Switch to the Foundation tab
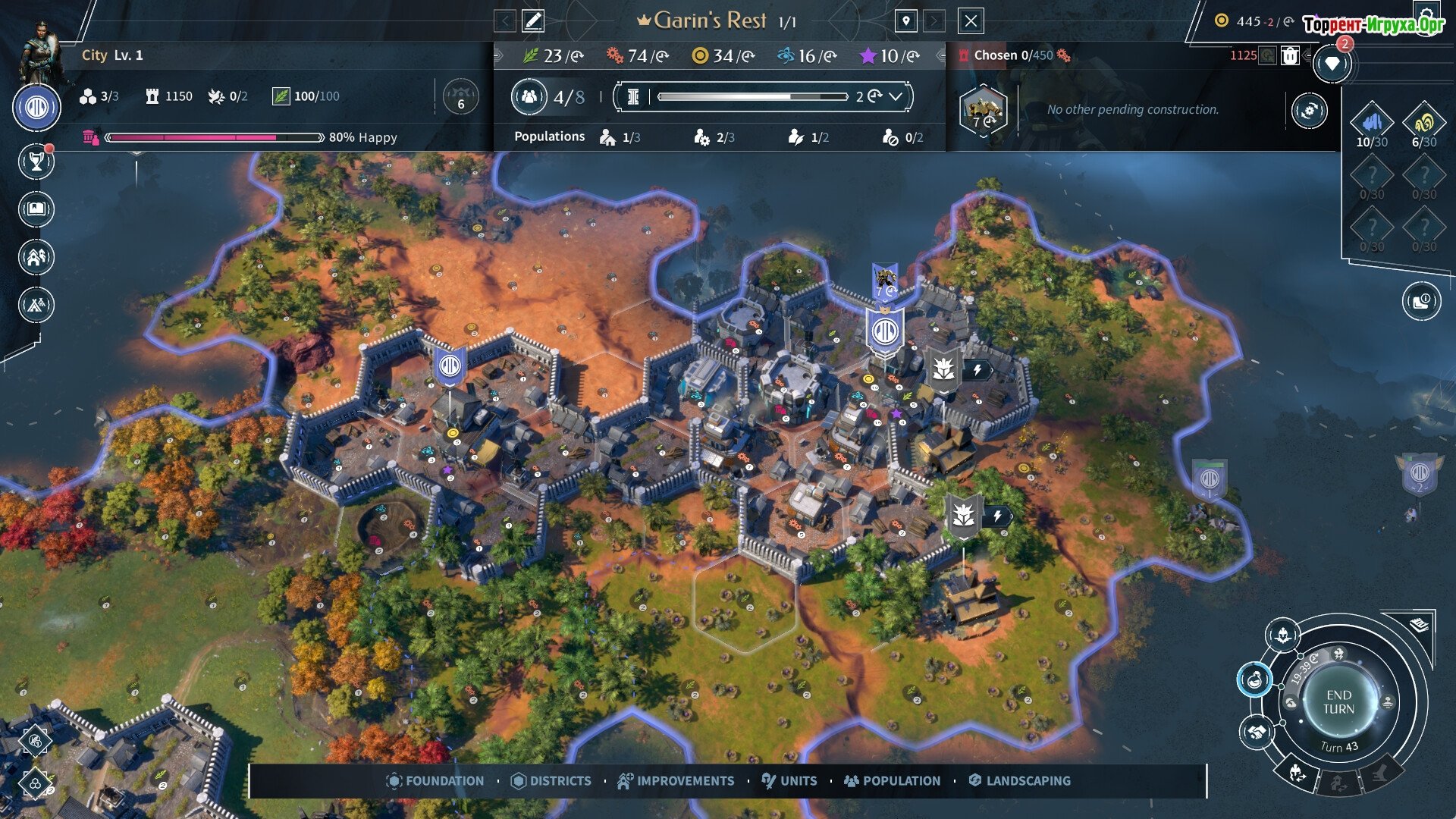Viewport: 1456px width, 819px height. pos(435,780)
